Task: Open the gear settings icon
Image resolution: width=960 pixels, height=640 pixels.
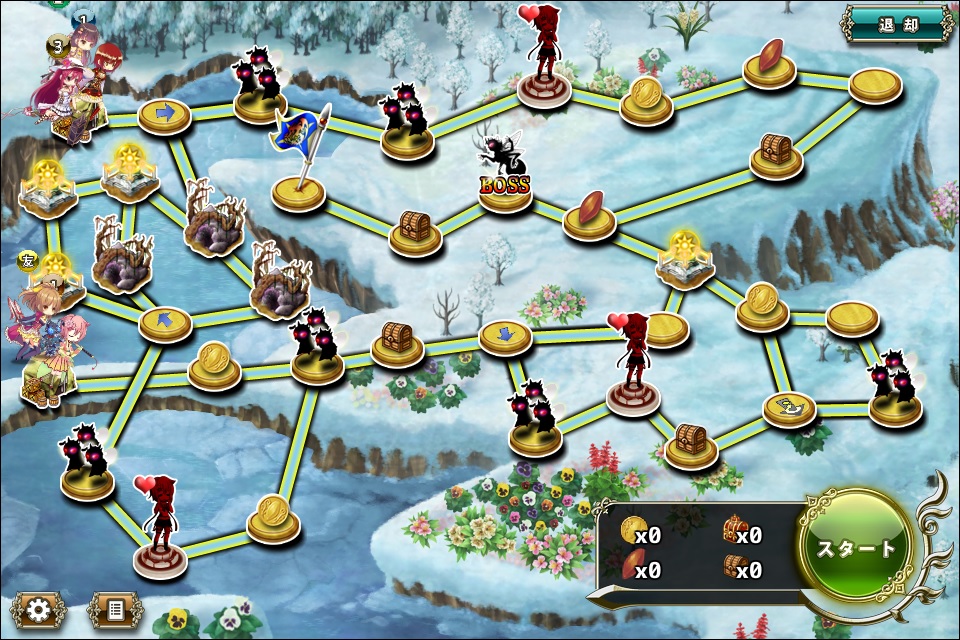Action: point(39,609)
